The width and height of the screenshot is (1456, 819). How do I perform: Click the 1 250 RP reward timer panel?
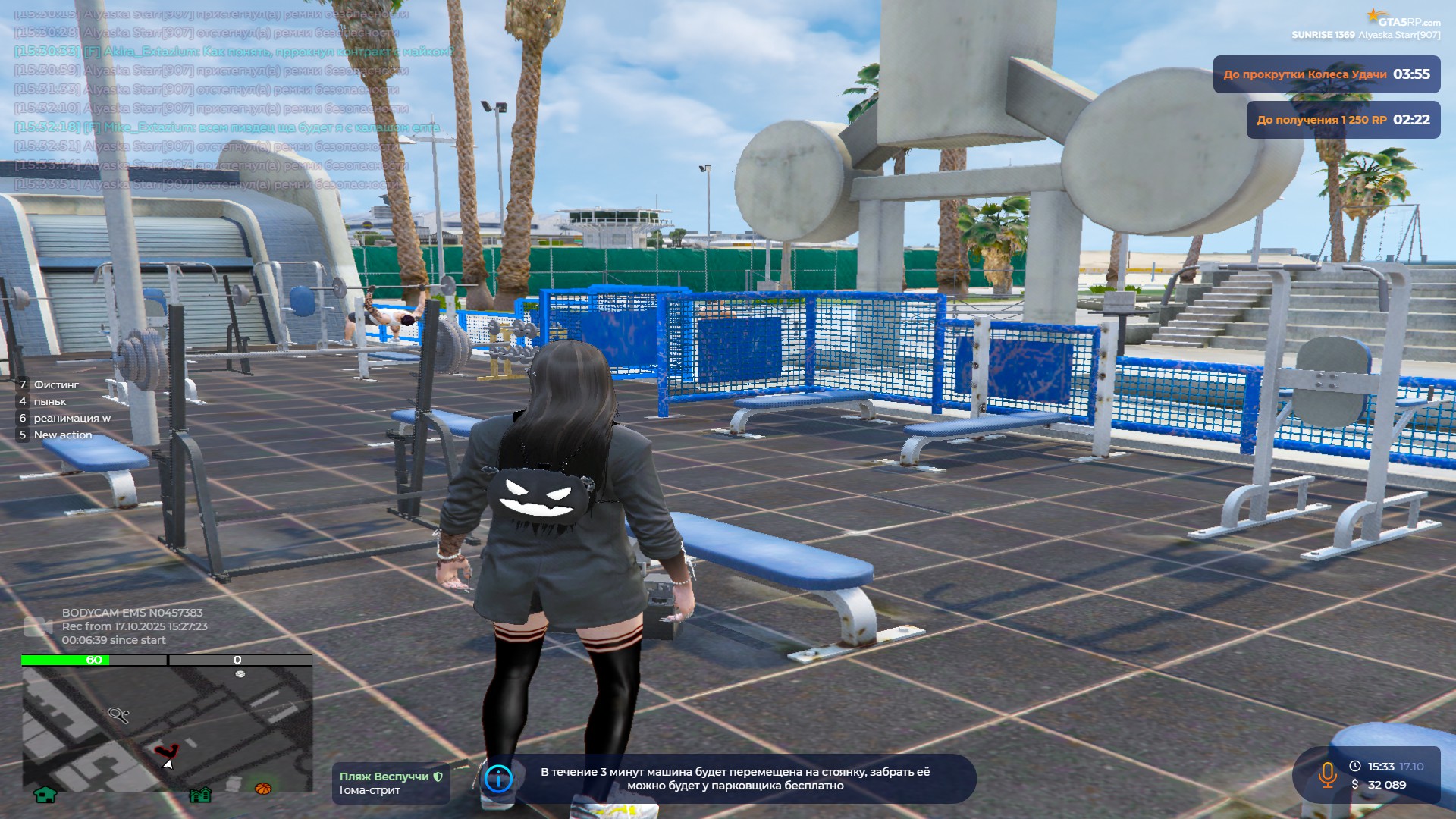(1343, 120)
